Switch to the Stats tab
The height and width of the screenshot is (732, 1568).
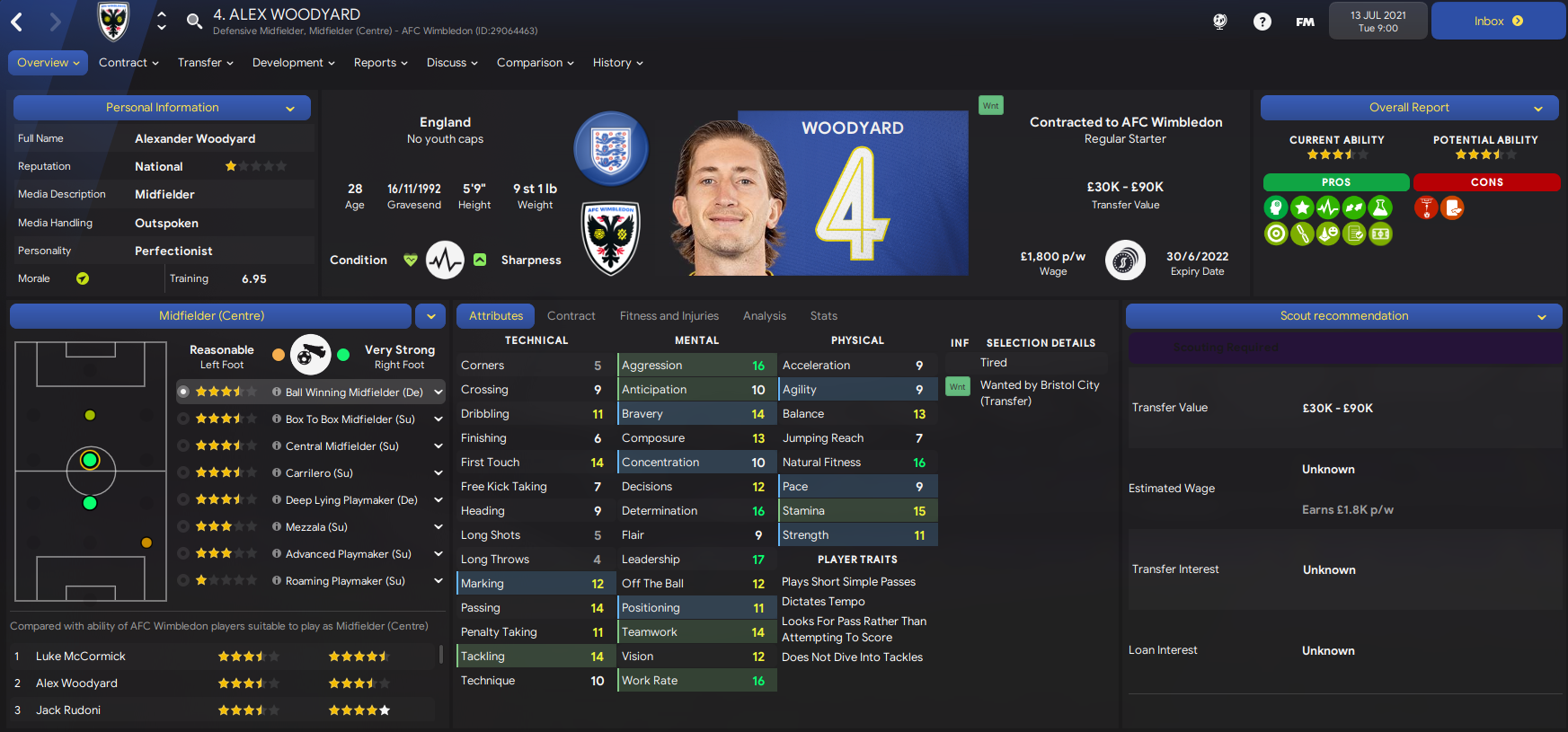click(x=823, y=315)
